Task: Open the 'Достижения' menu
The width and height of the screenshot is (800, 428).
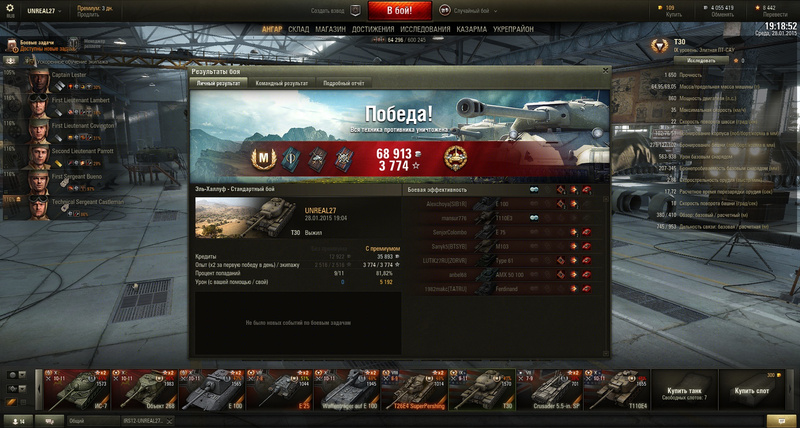Action: click(372, 30)
